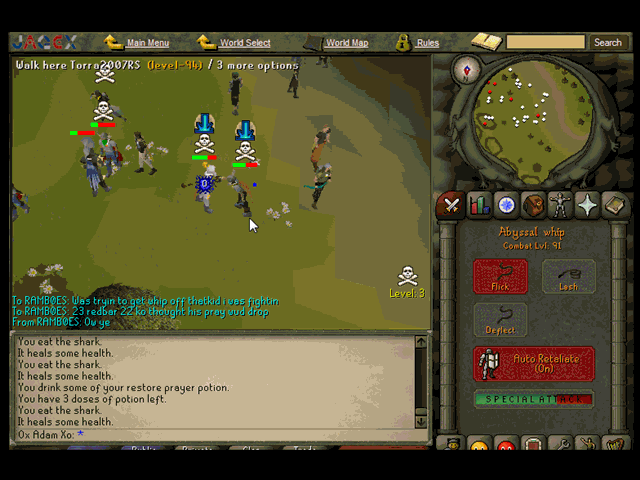
Task: Open the quest journal compass tab
Action: (x=507, y=205)
